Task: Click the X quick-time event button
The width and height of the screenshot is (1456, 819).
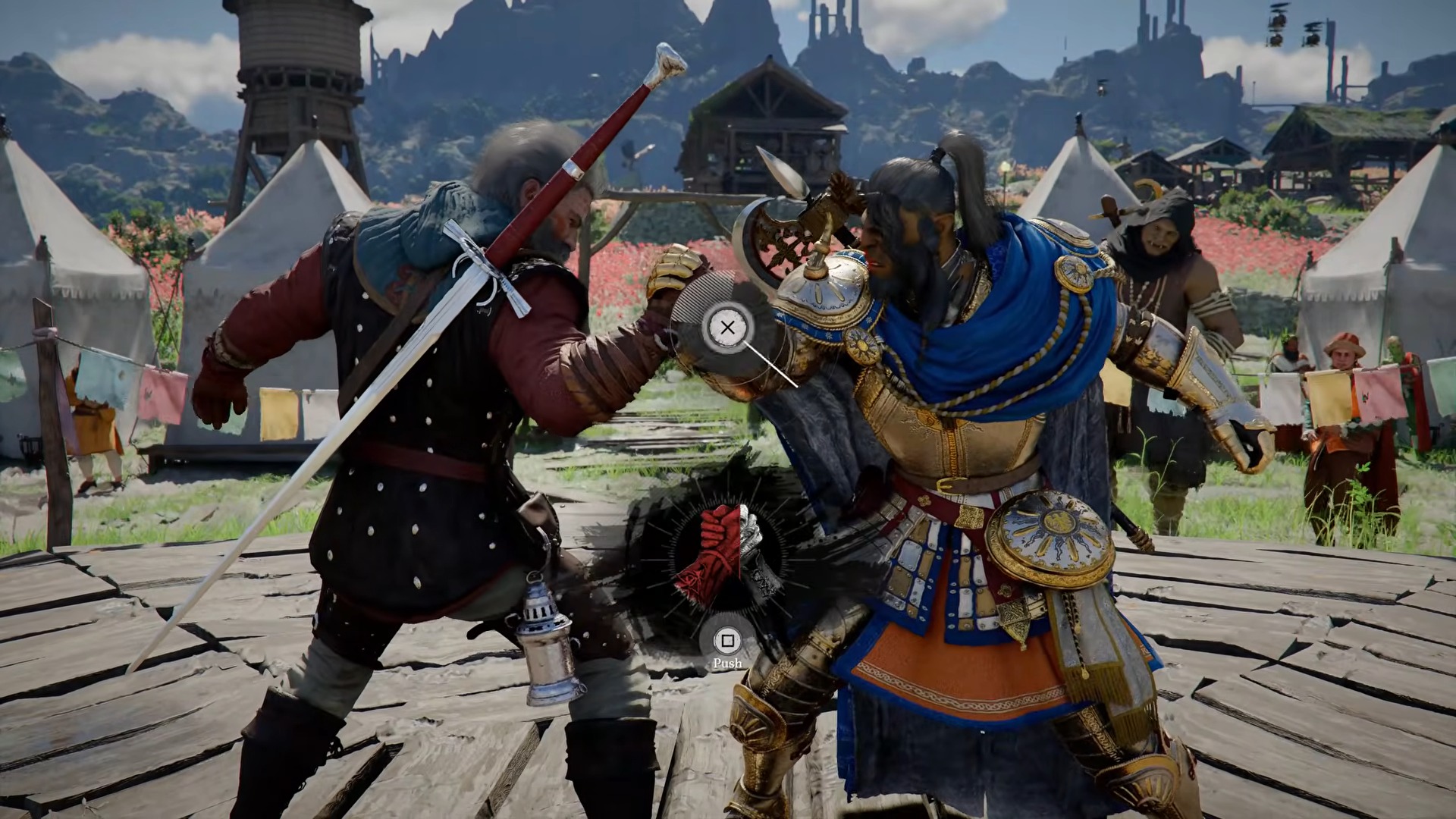Action: point(728,328)
